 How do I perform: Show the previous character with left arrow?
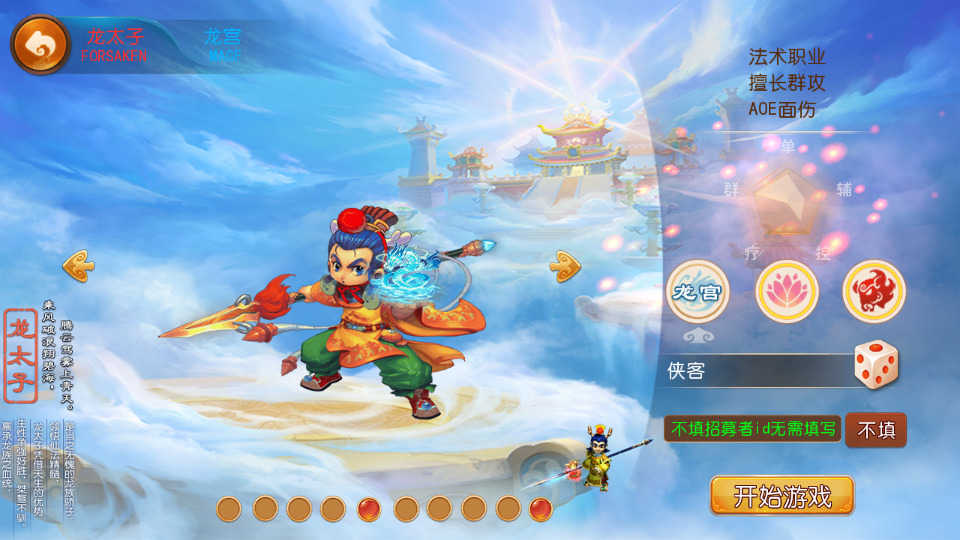pos(79,265)
